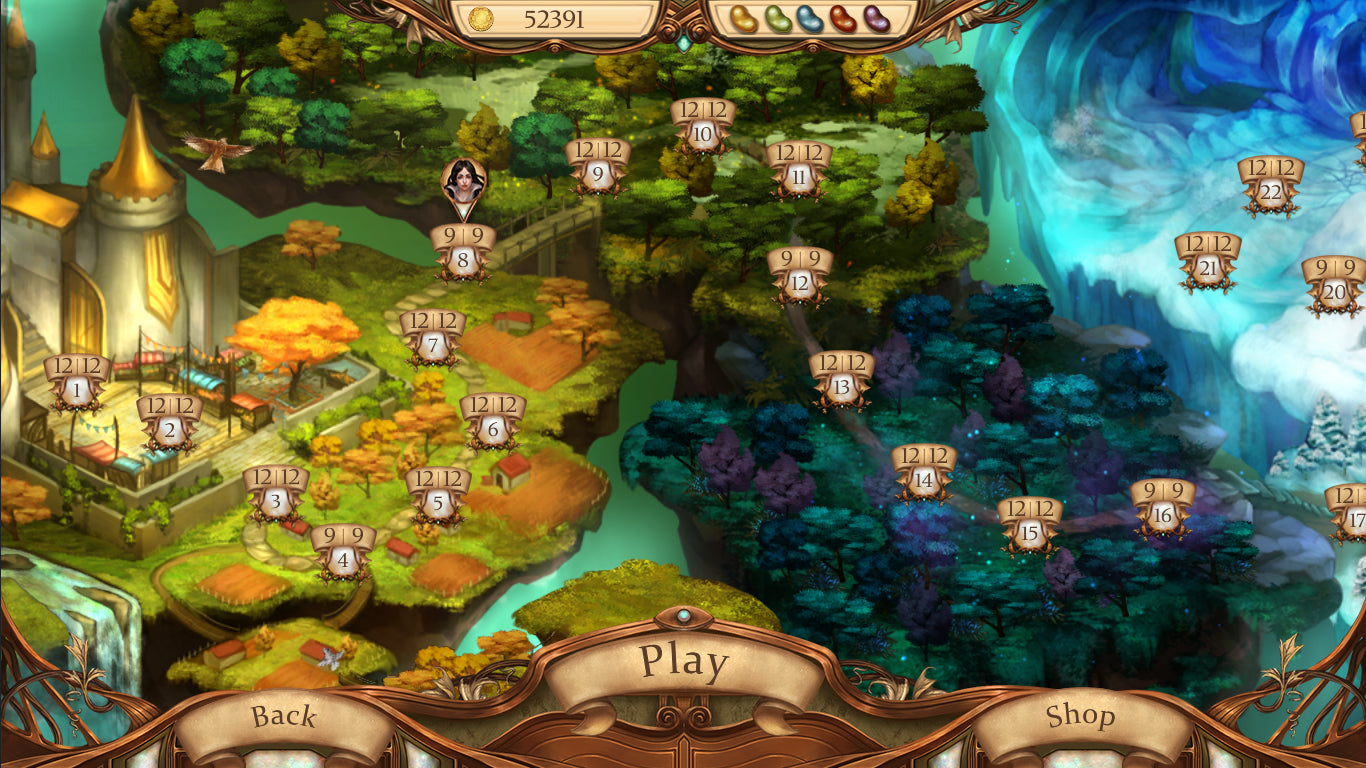
Task: Select level 5 node
Action: click(438, 505)
